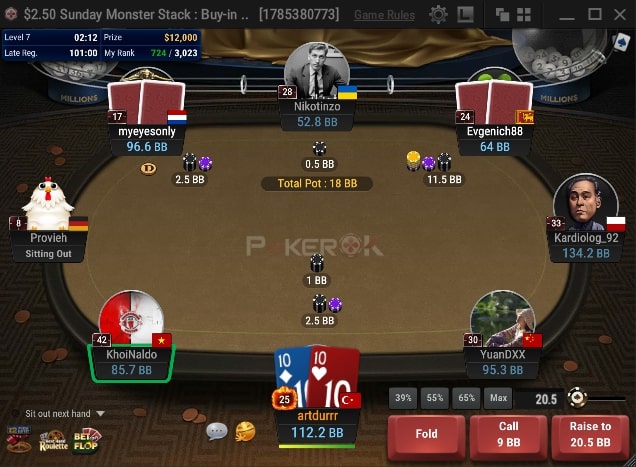This screenshot has height=467, width=636.
Task: Open the Game Rules link
Action: [385, 15]
